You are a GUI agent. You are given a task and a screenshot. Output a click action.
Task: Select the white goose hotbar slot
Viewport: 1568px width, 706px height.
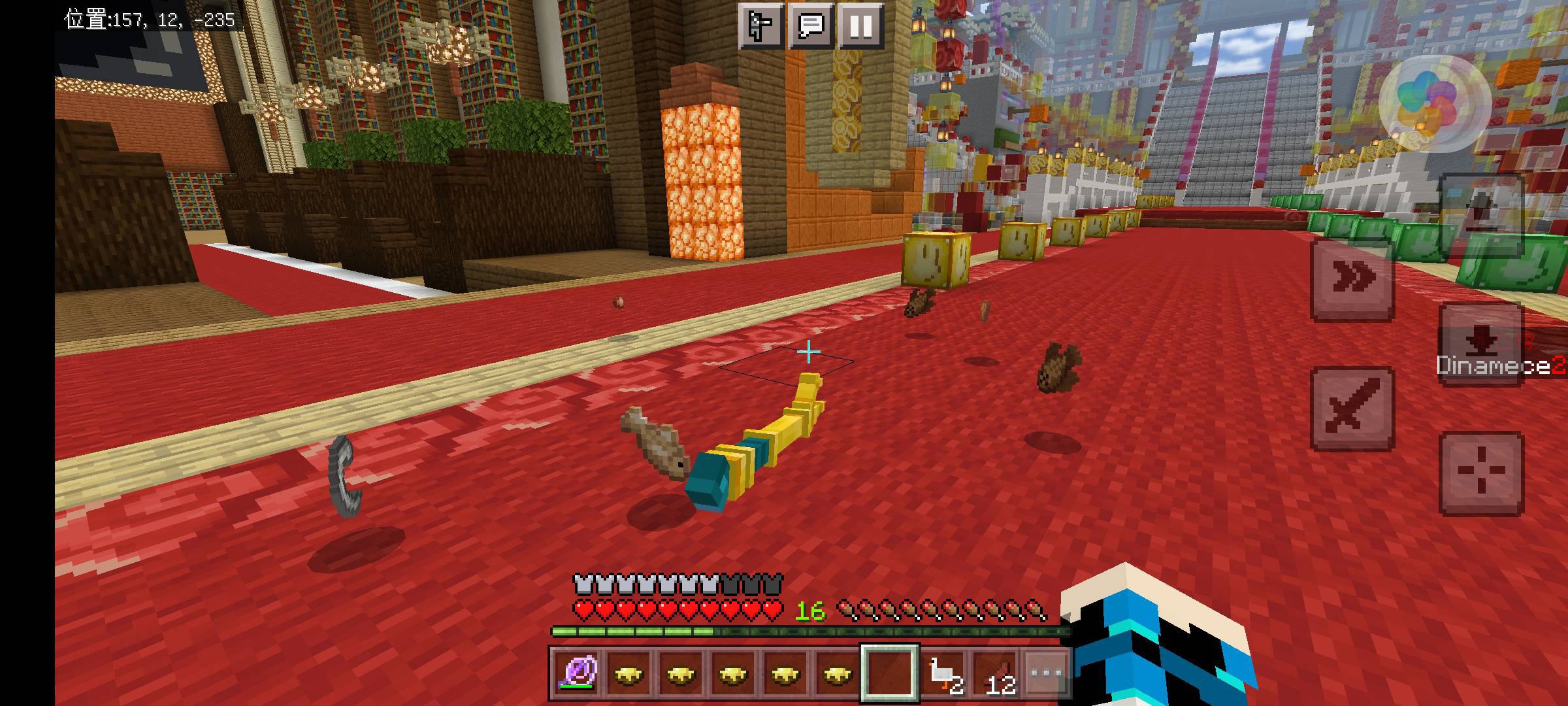(943, 673)
